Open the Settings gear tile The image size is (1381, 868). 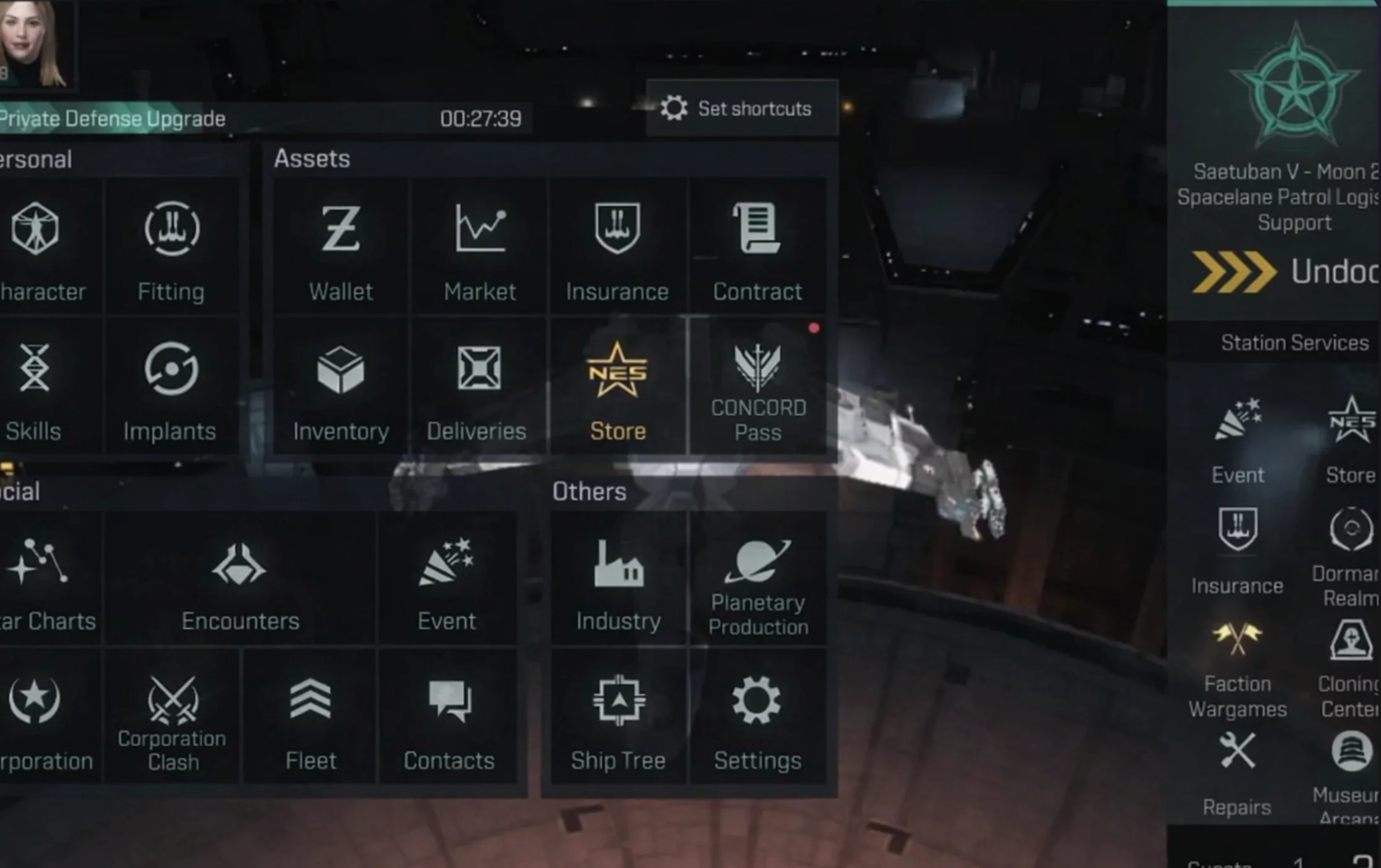(x=757, y=718)
